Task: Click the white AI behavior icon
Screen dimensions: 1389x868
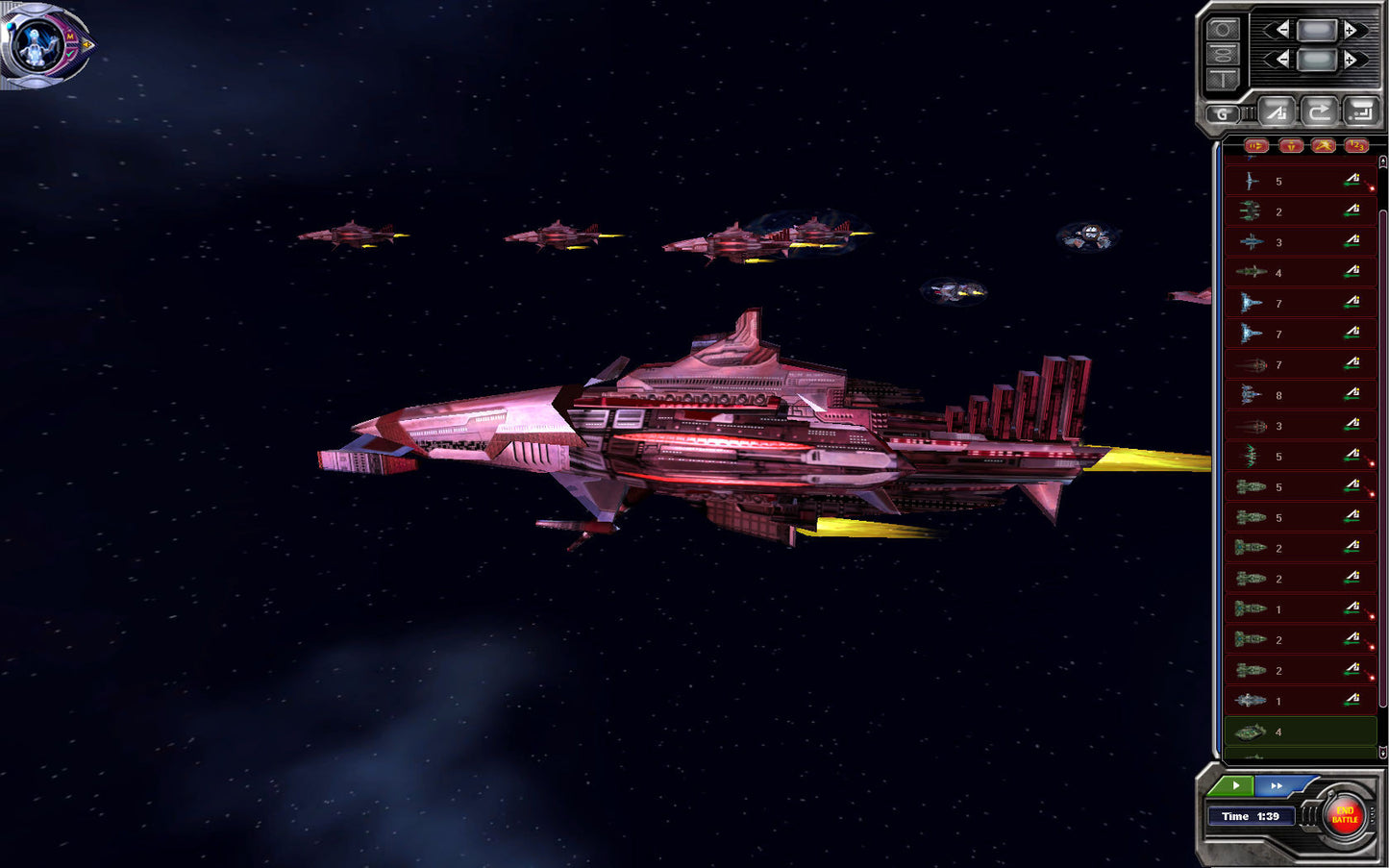Action: pyautogui.click(x=1277, y=112)
